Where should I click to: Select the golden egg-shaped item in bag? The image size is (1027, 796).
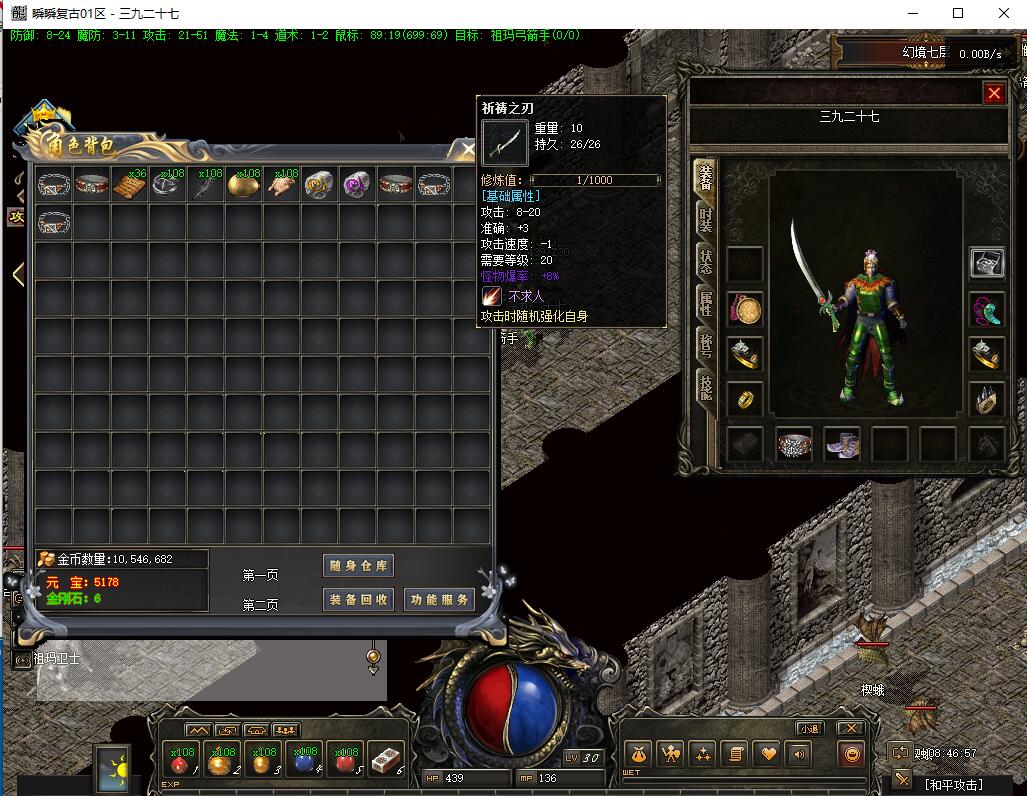(x=244, y=185)
